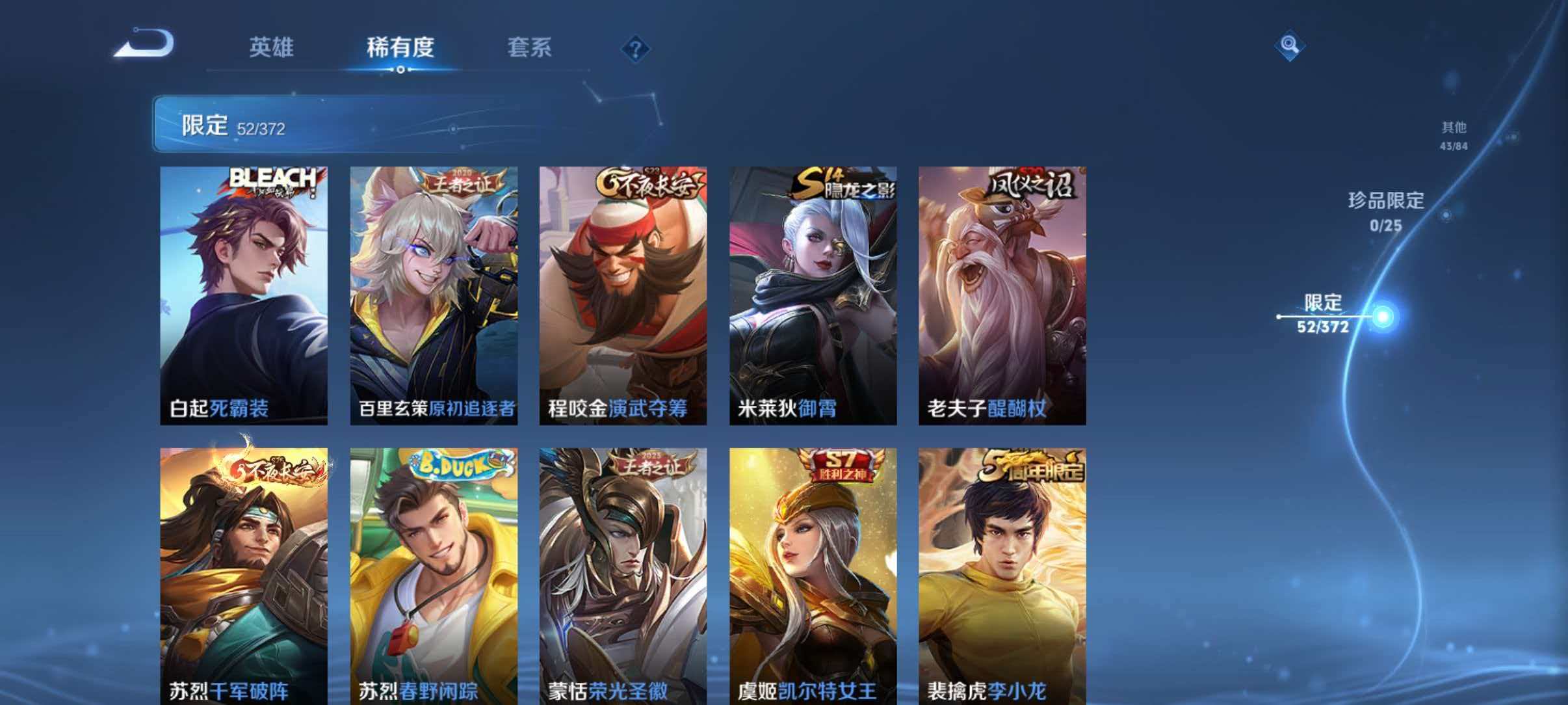
Task: Switch to the 英雄 tab
Action: coord(272,47)
